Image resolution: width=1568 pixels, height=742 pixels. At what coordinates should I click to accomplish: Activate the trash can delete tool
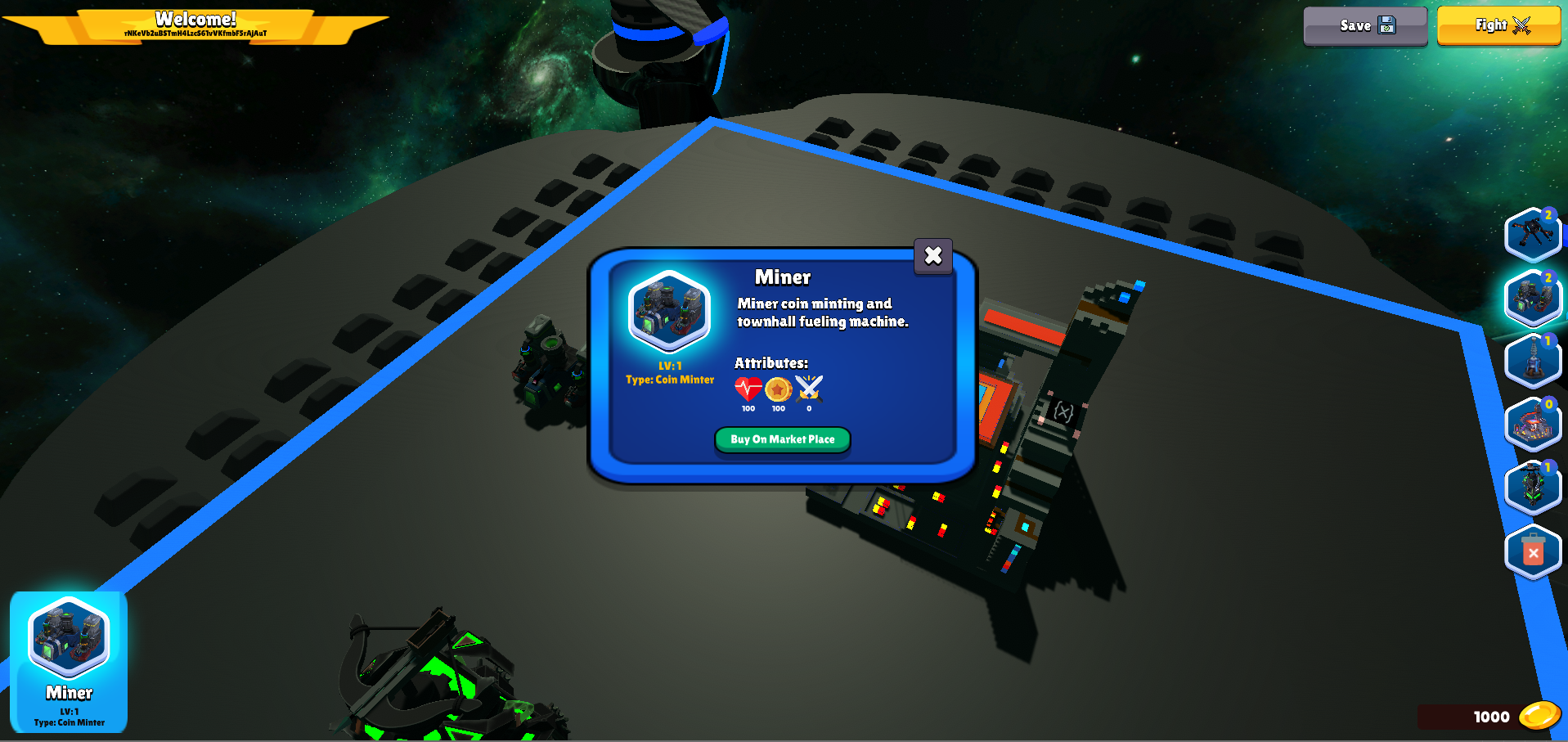coord(1532,552)
